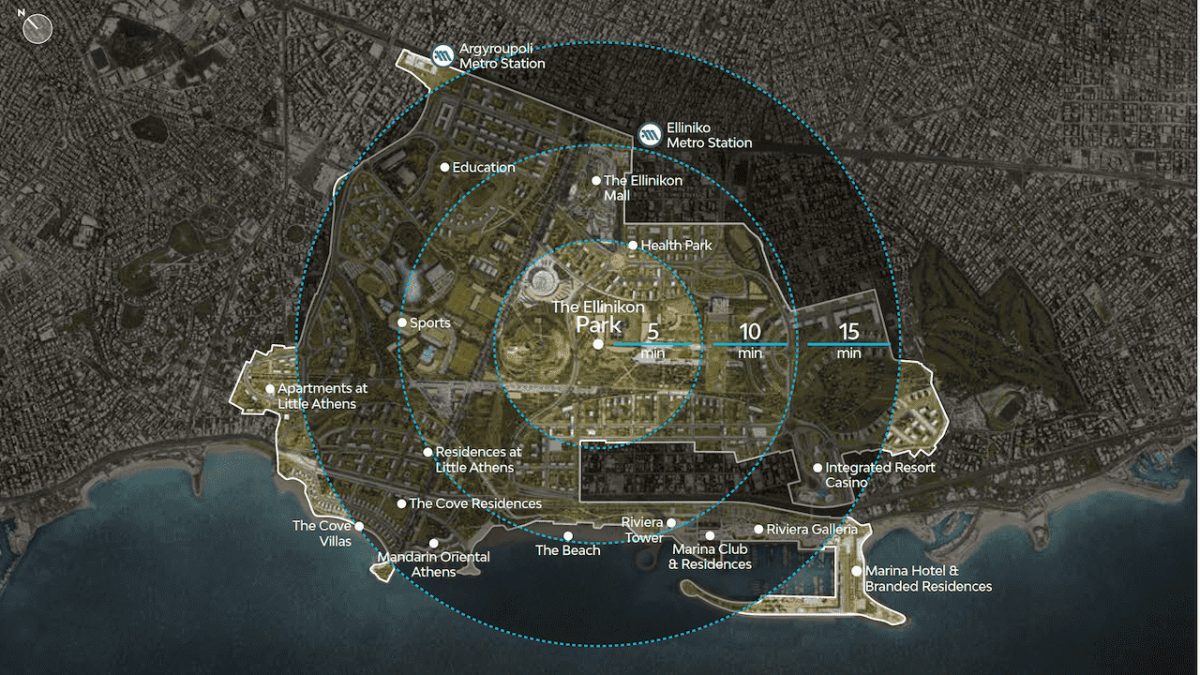Open Residences at Little Athens marker
1200x675 pixels.
(x=428, y=452)
